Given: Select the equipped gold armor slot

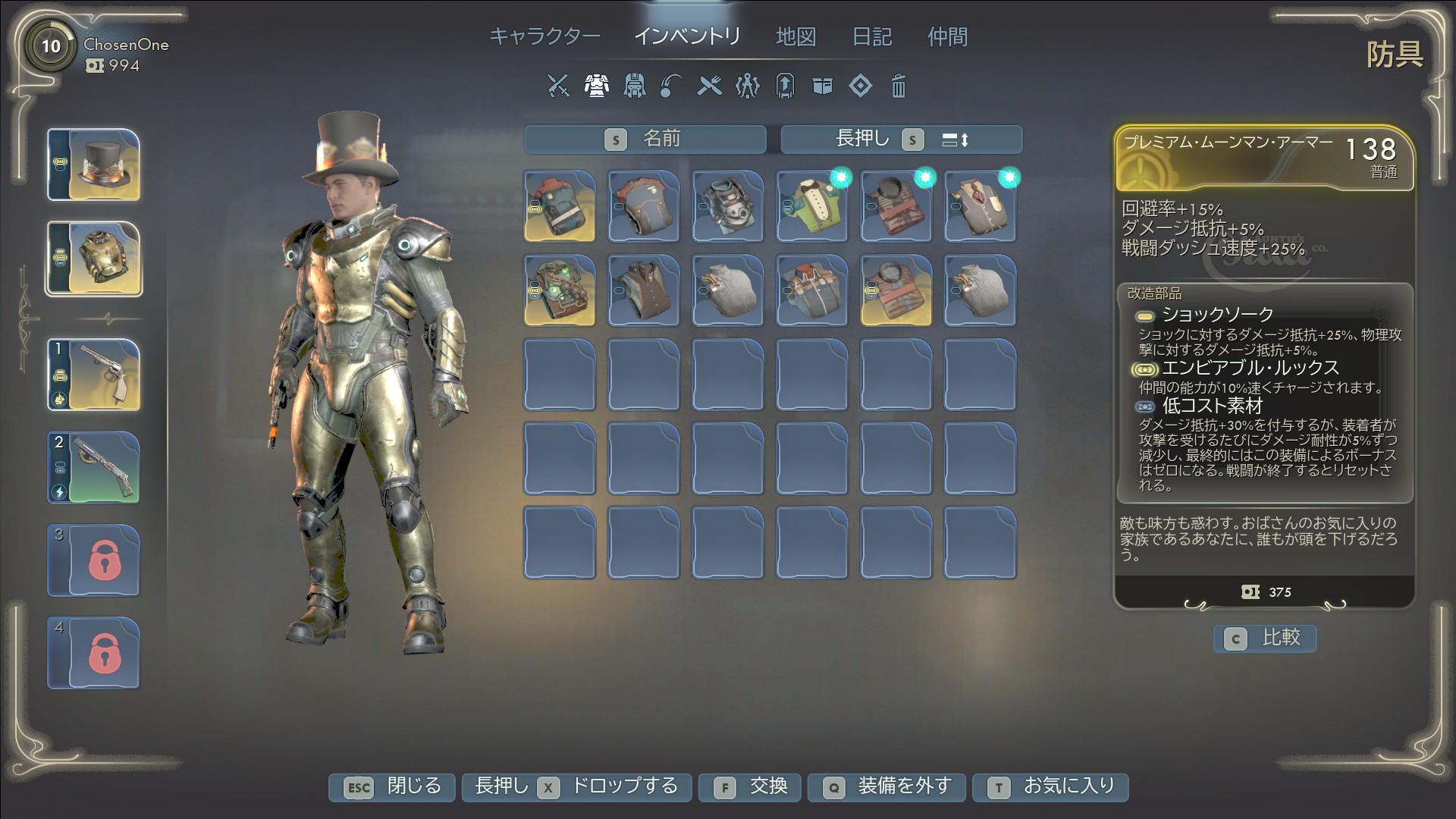Looking at the screenshot, I should pyautogui.click(x=94, y=259).
